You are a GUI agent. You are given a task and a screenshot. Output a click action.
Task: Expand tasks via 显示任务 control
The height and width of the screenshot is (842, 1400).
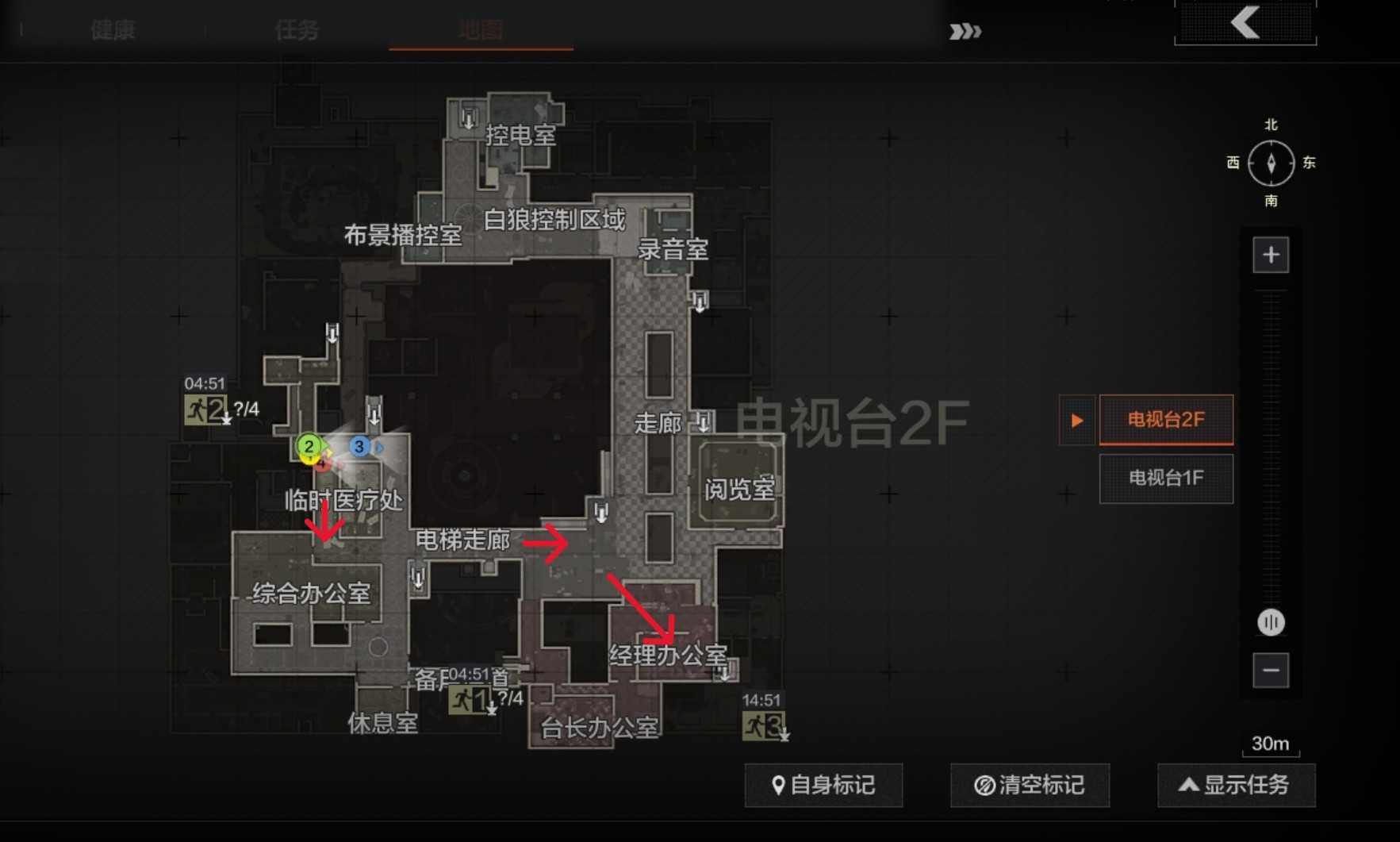tap(1236, 785)
